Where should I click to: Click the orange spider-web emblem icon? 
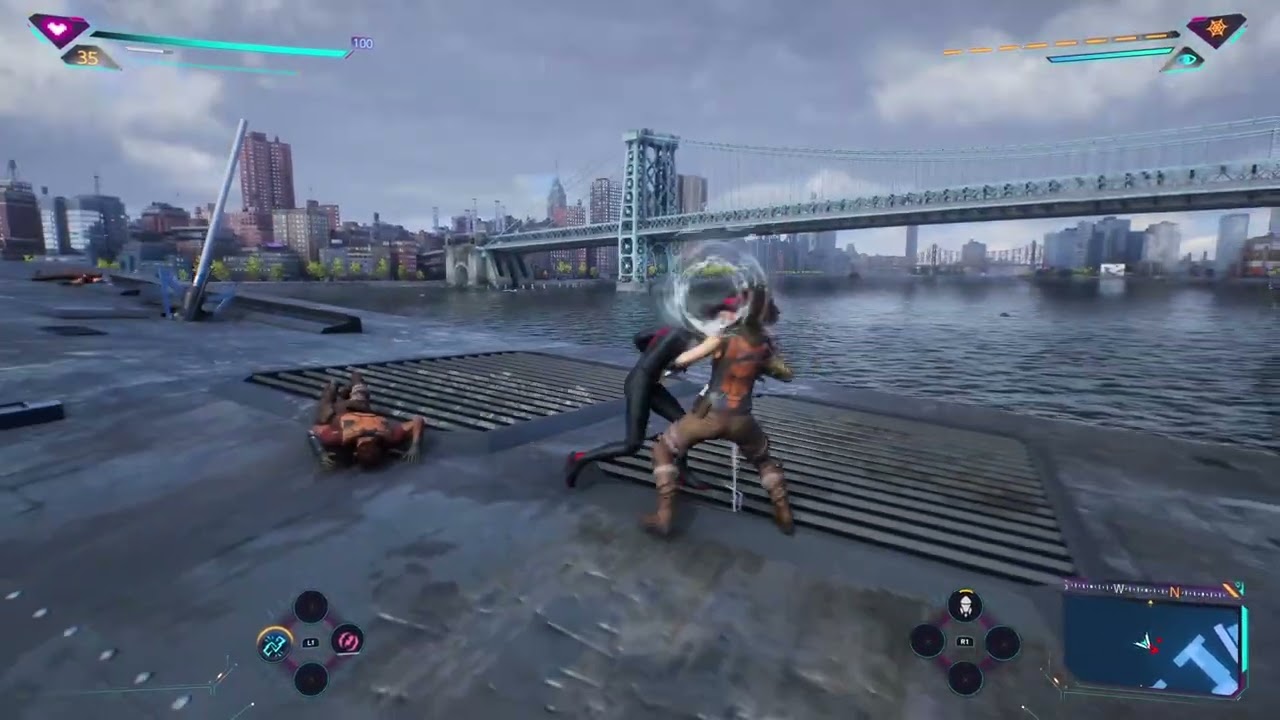click(1216, 29)
